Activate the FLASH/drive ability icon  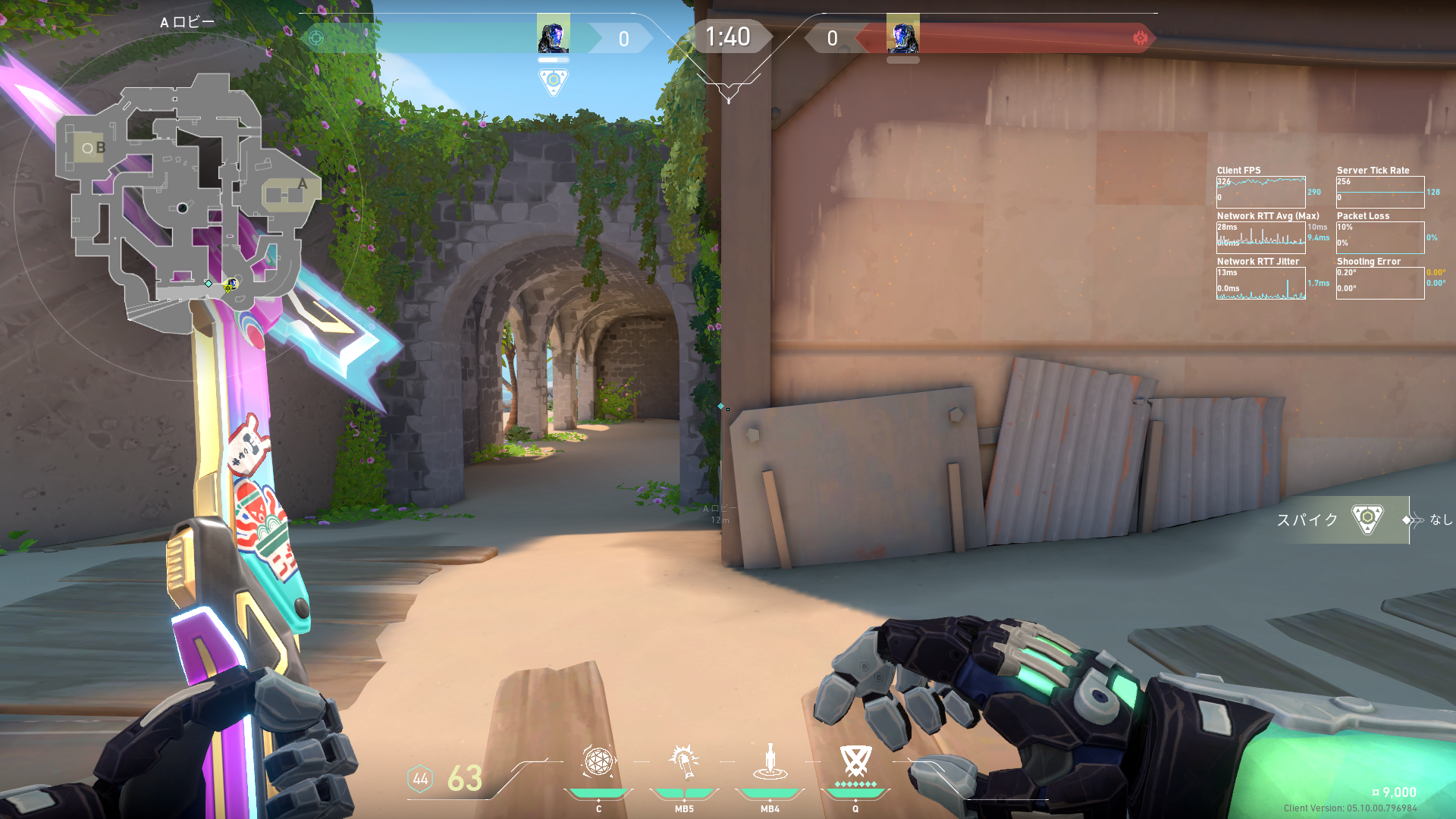(684, 761)
